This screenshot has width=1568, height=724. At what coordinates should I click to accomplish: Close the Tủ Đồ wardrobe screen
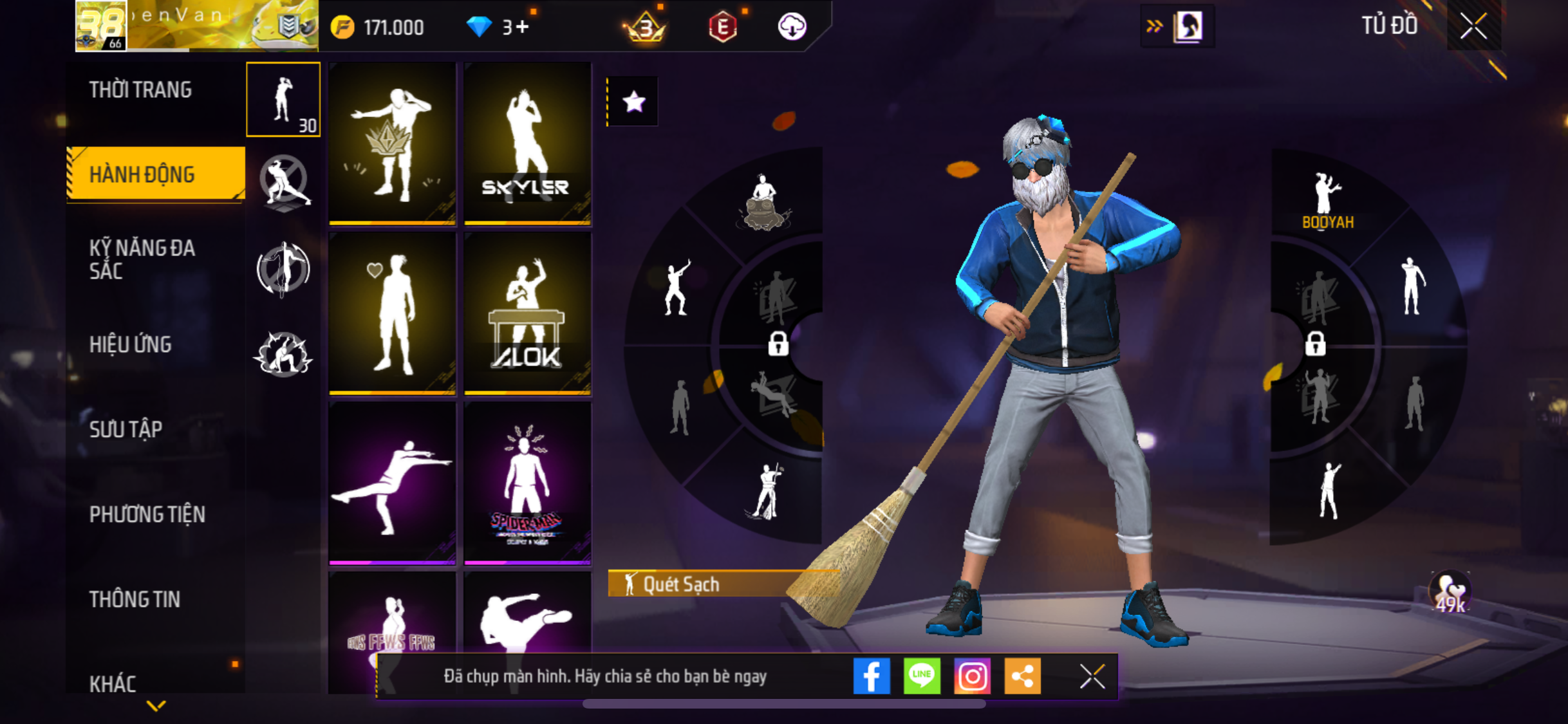[x=1473, y=26]
